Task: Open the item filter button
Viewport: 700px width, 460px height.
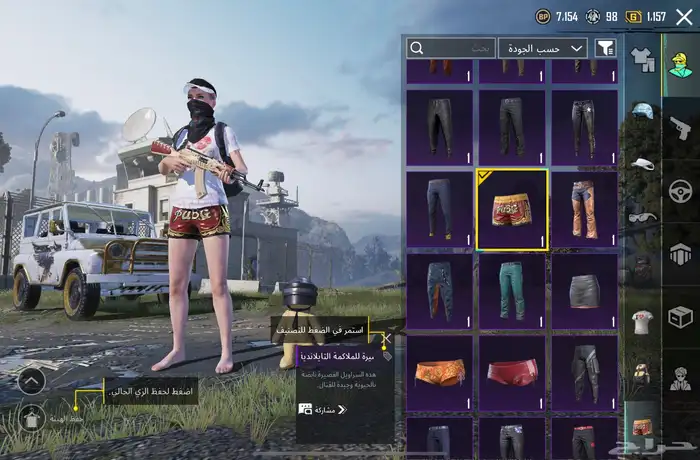Action: pyautogui.click(x=605, y=48)
